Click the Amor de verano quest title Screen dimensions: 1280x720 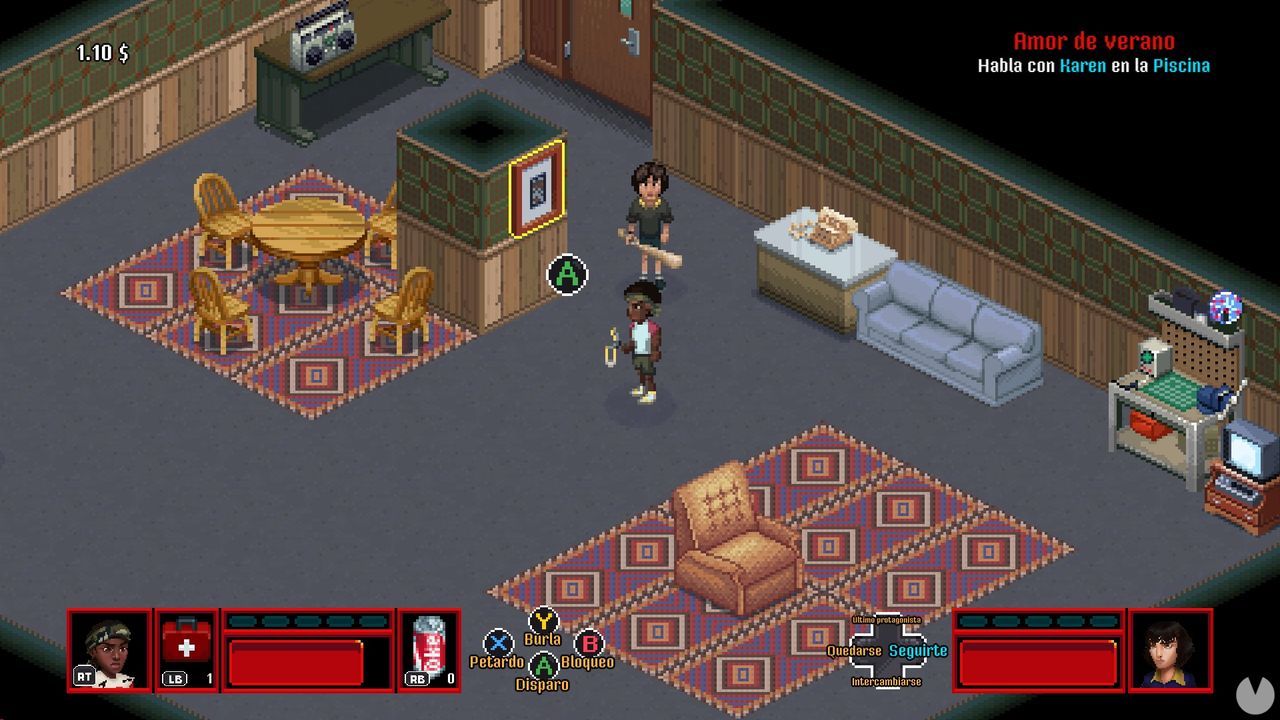click(x=1092, y=42)
